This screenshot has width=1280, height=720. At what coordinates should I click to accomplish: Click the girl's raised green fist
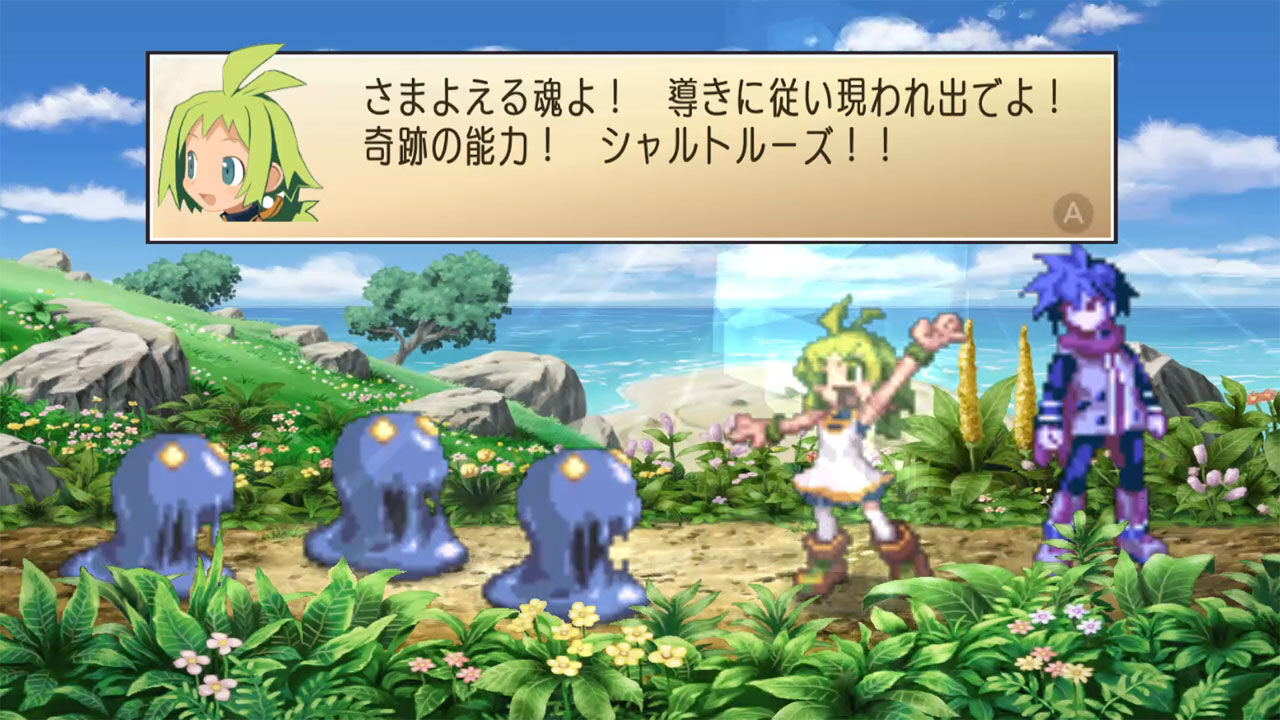pos(932,330)
